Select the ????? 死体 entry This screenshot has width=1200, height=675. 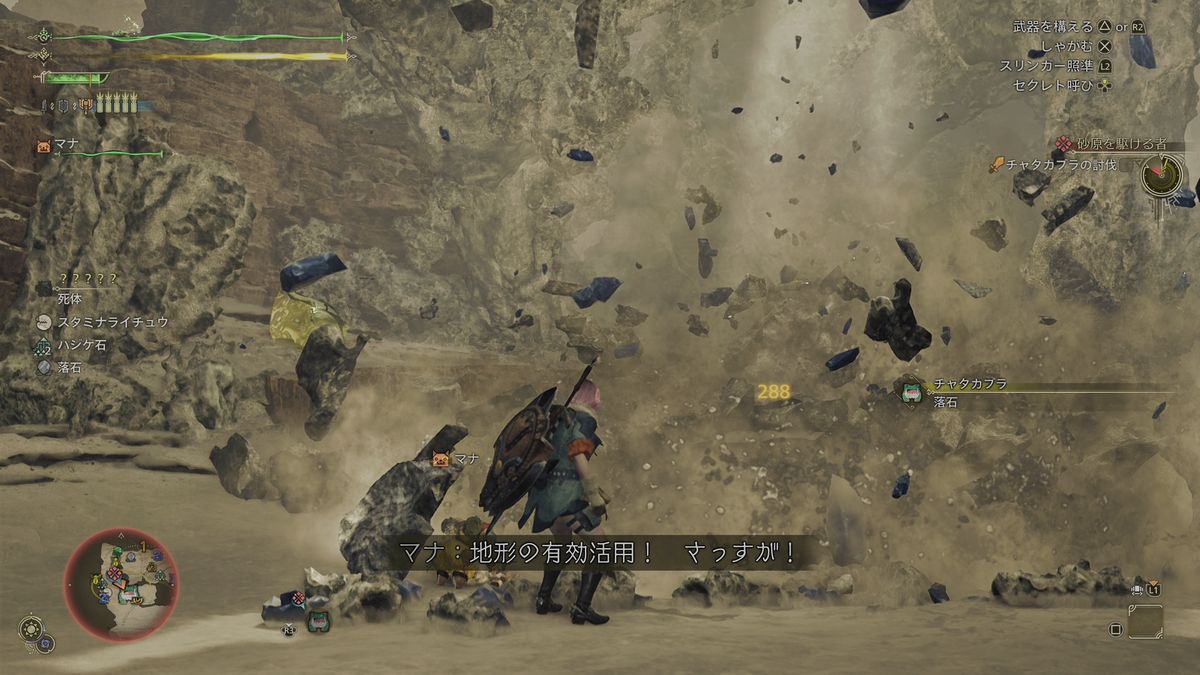pyautogui.click(x=88, y=285)
